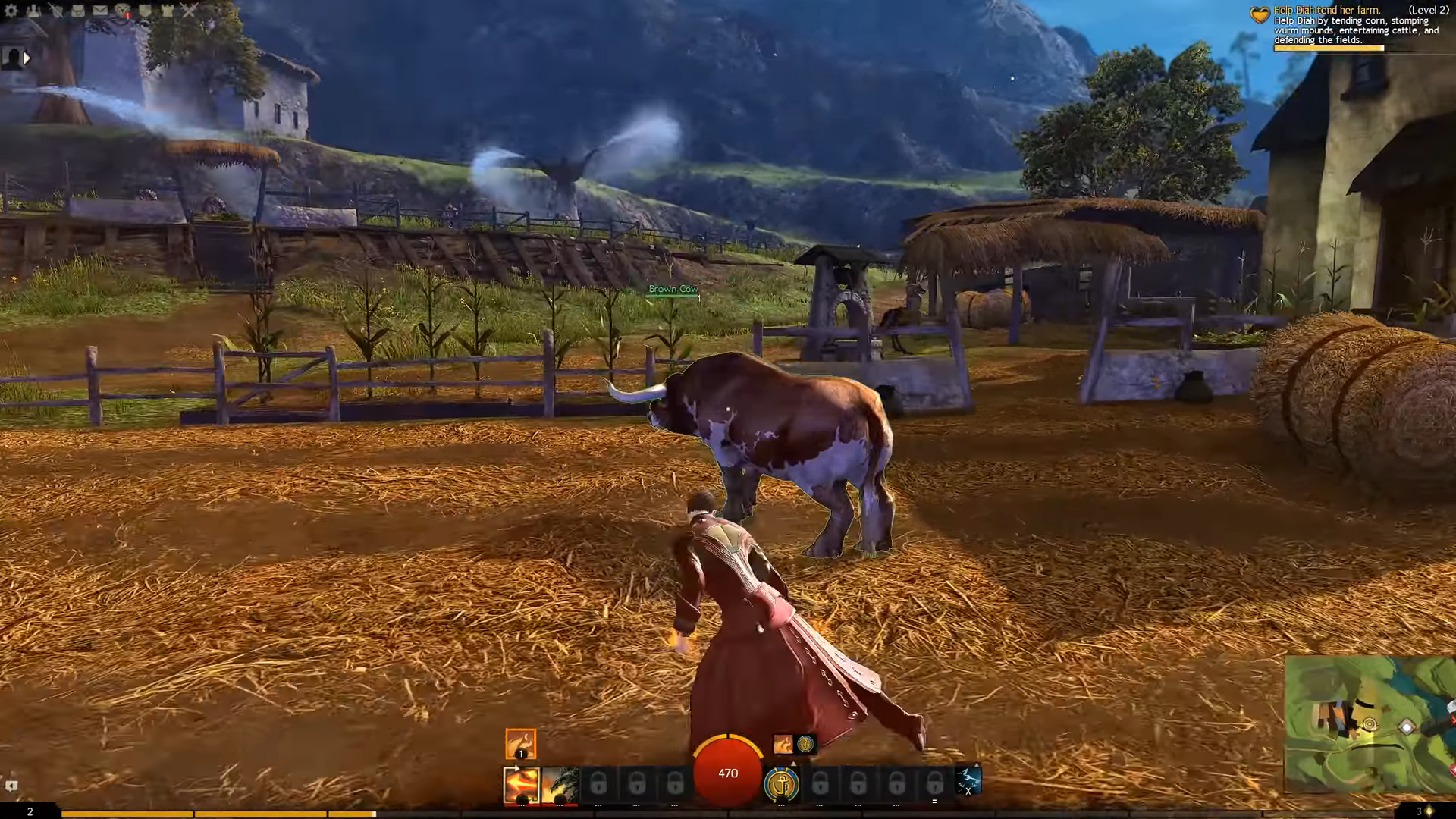Open the mail envelope panel
The height and width of the screenshot is (819, 1456).
pyautogui.click(x=101, y=10)
